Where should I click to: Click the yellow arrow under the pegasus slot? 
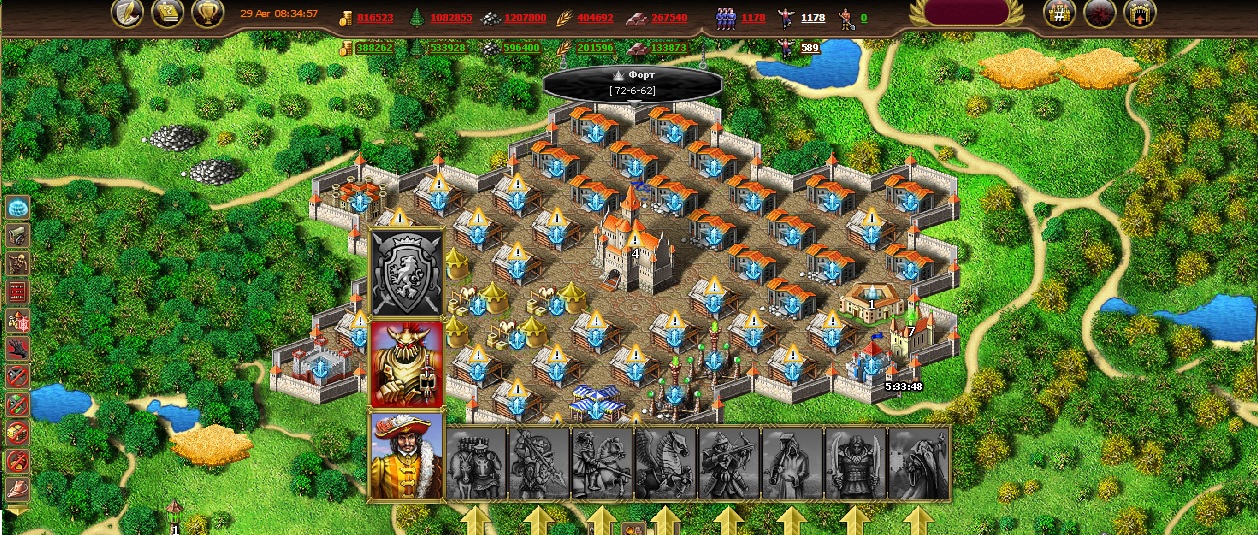tap(665, 521)
